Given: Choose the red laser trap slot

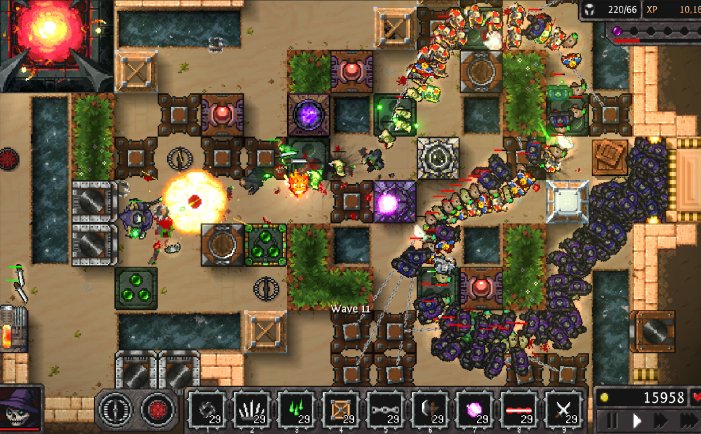Looking at the screenshot, I should [519, 410].
